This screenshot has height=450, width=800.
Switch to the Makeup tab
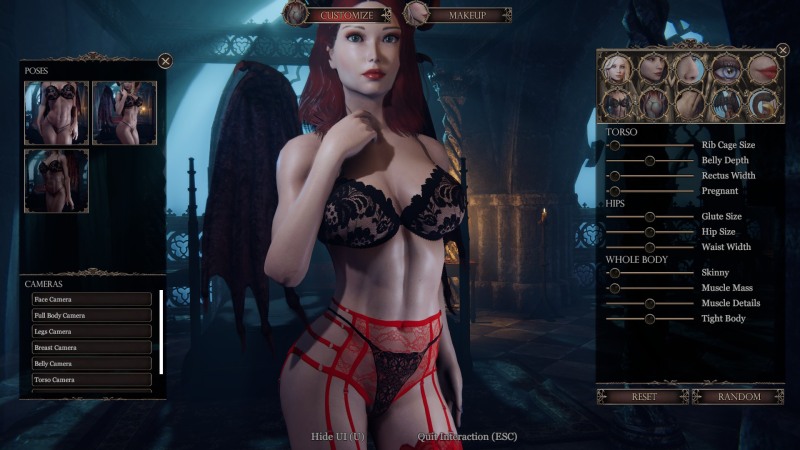[x=466, y=15]
